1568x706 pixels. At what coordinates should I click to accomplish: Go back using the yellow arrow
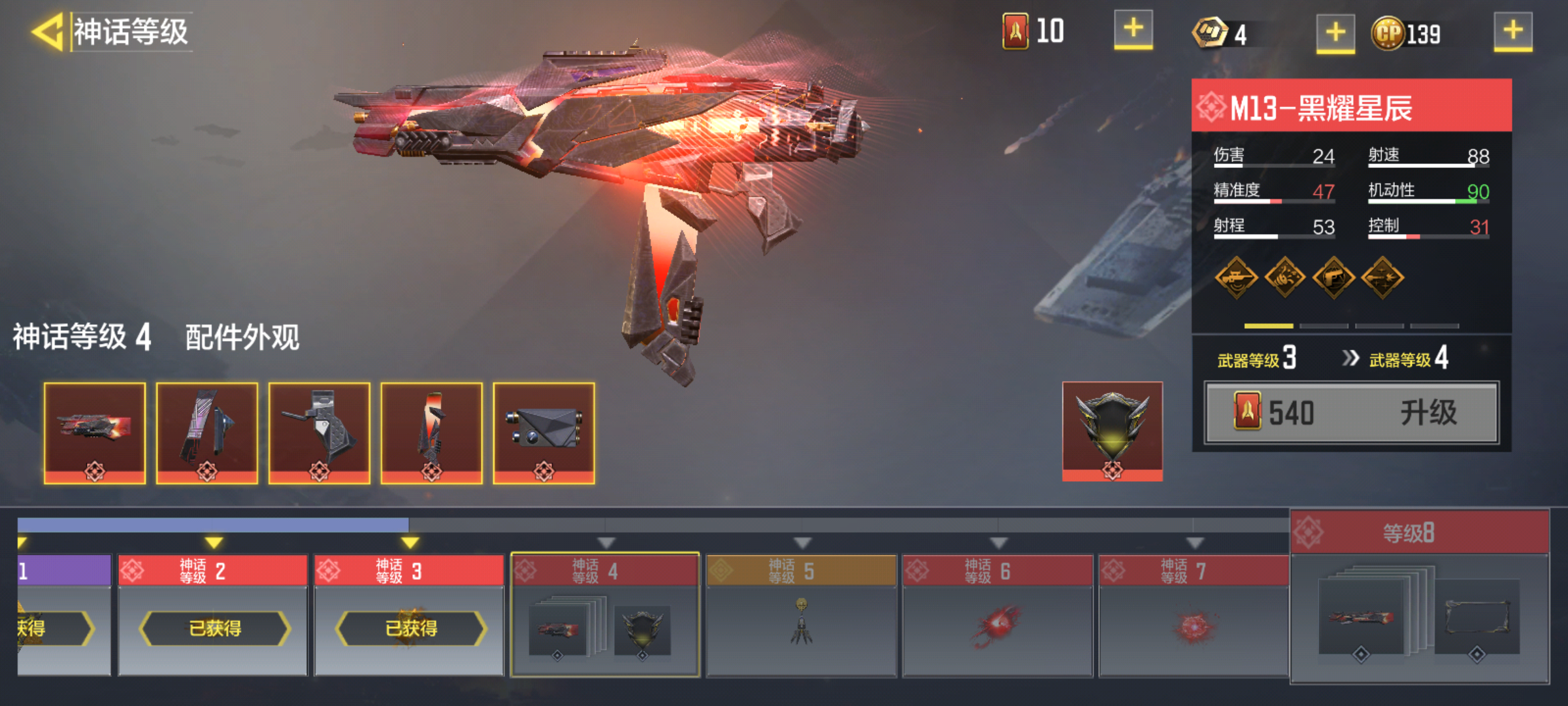[x=48, y=31]
